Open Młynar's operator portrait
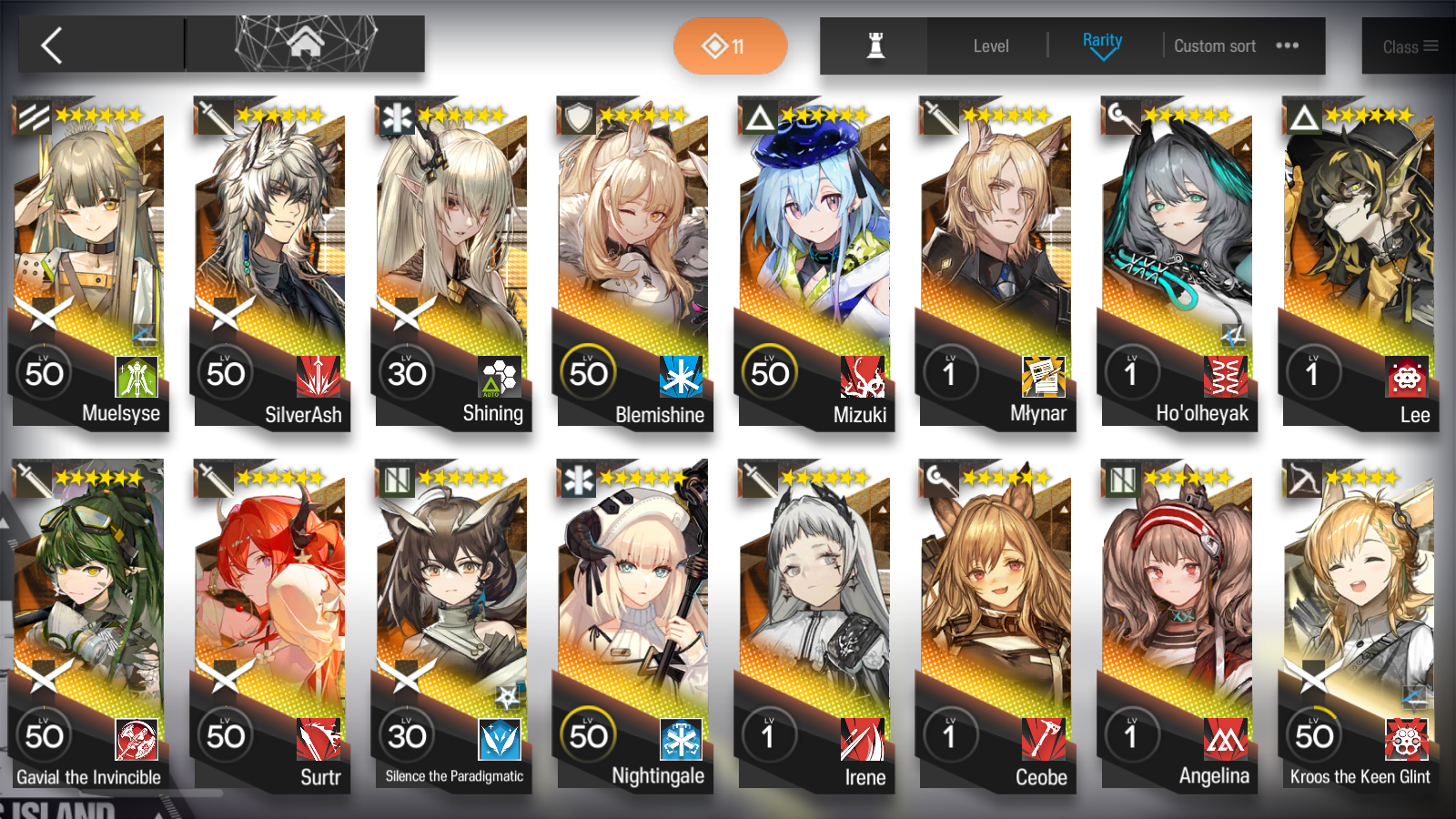The height and width of the screenshot is (819, 1456). coord(996,227)
